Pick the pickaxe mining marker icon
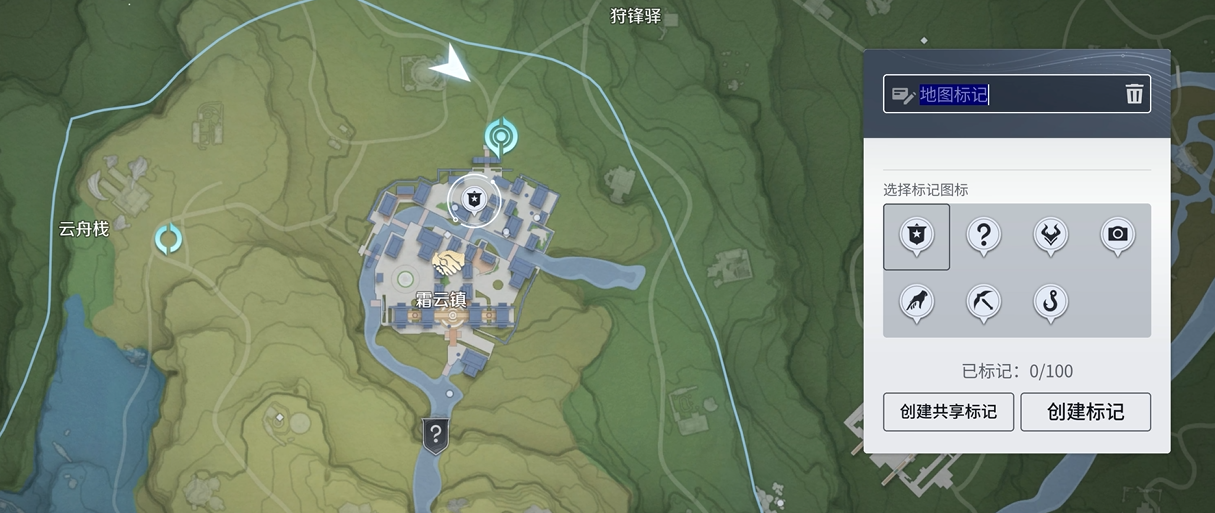 click(x=984, y=302)
